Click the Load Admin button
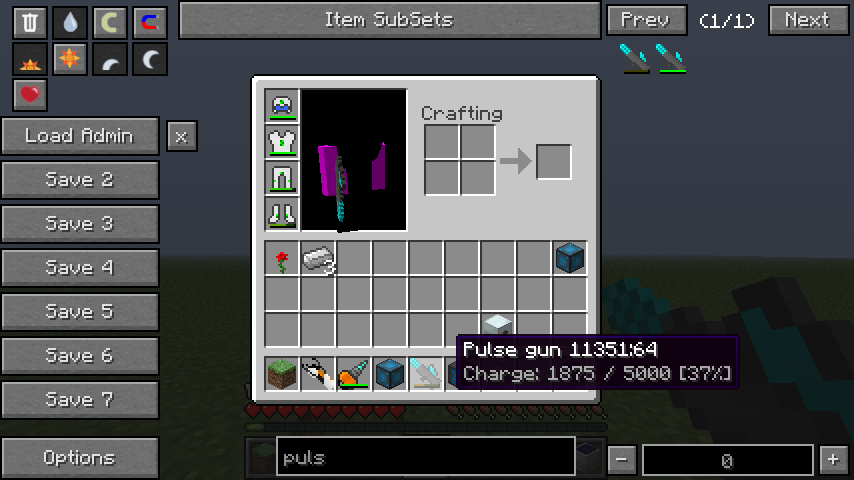The width and height of the screenshot is (854, 480). click(79, 136)
